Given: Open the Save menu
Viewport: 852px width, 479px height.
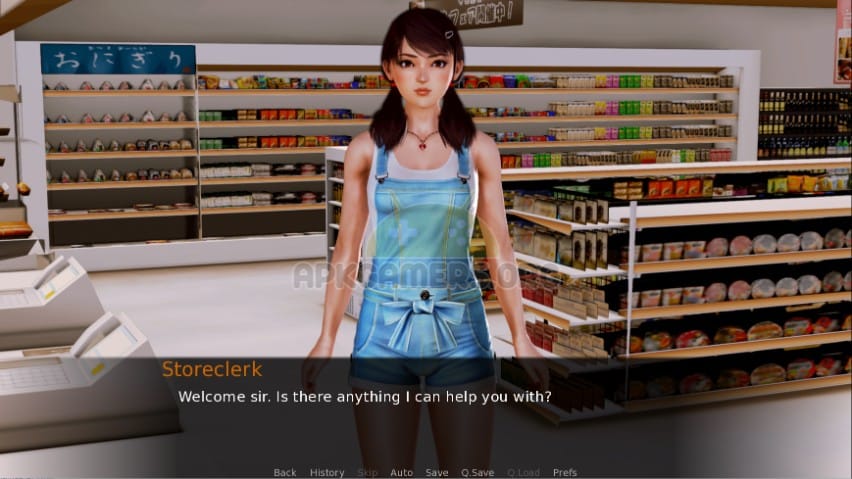Looking at the screenshot, I should tap(436, 472).
